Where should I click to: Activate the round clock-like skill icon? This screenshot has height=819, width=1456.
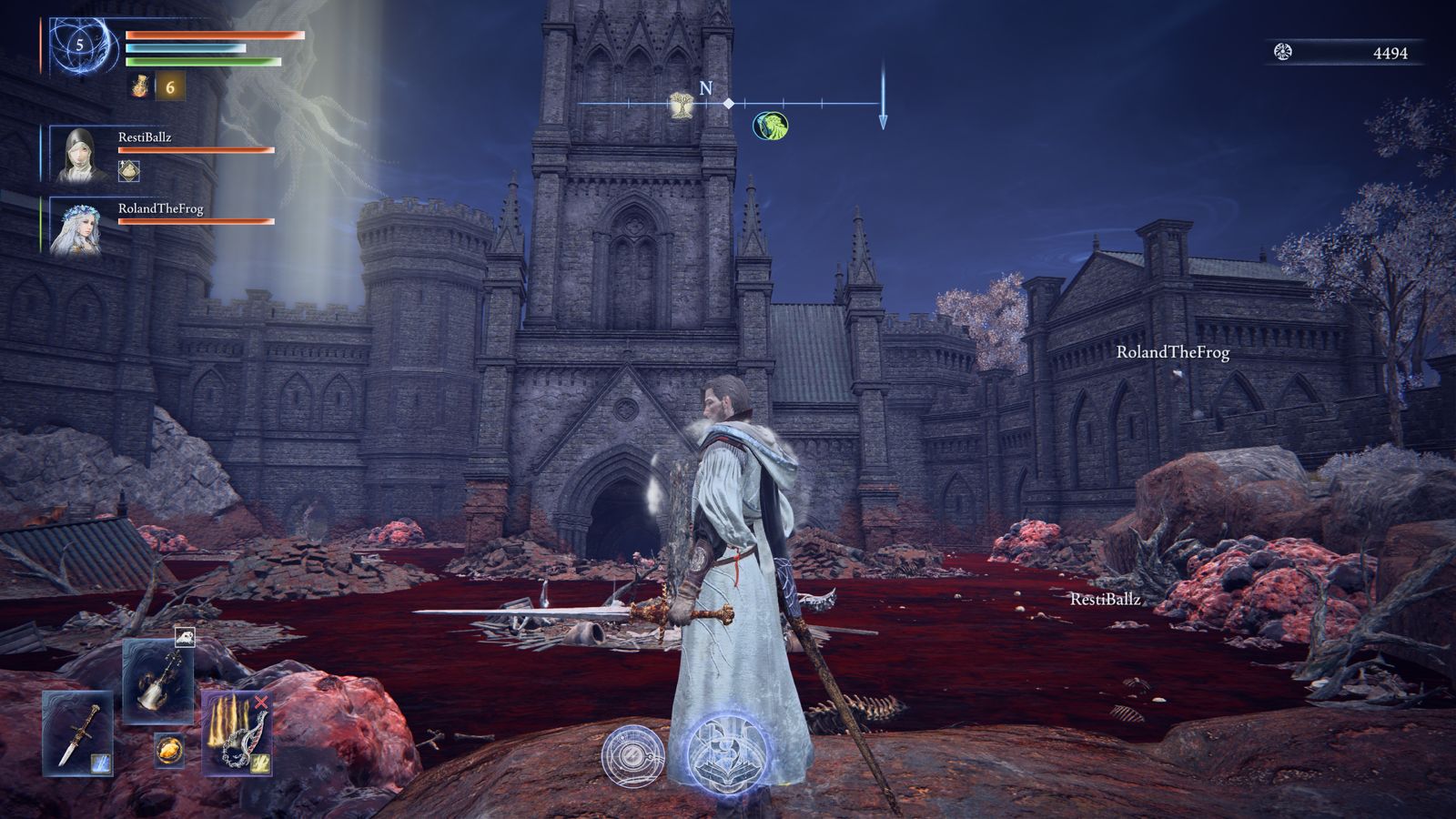pos(633,755)
